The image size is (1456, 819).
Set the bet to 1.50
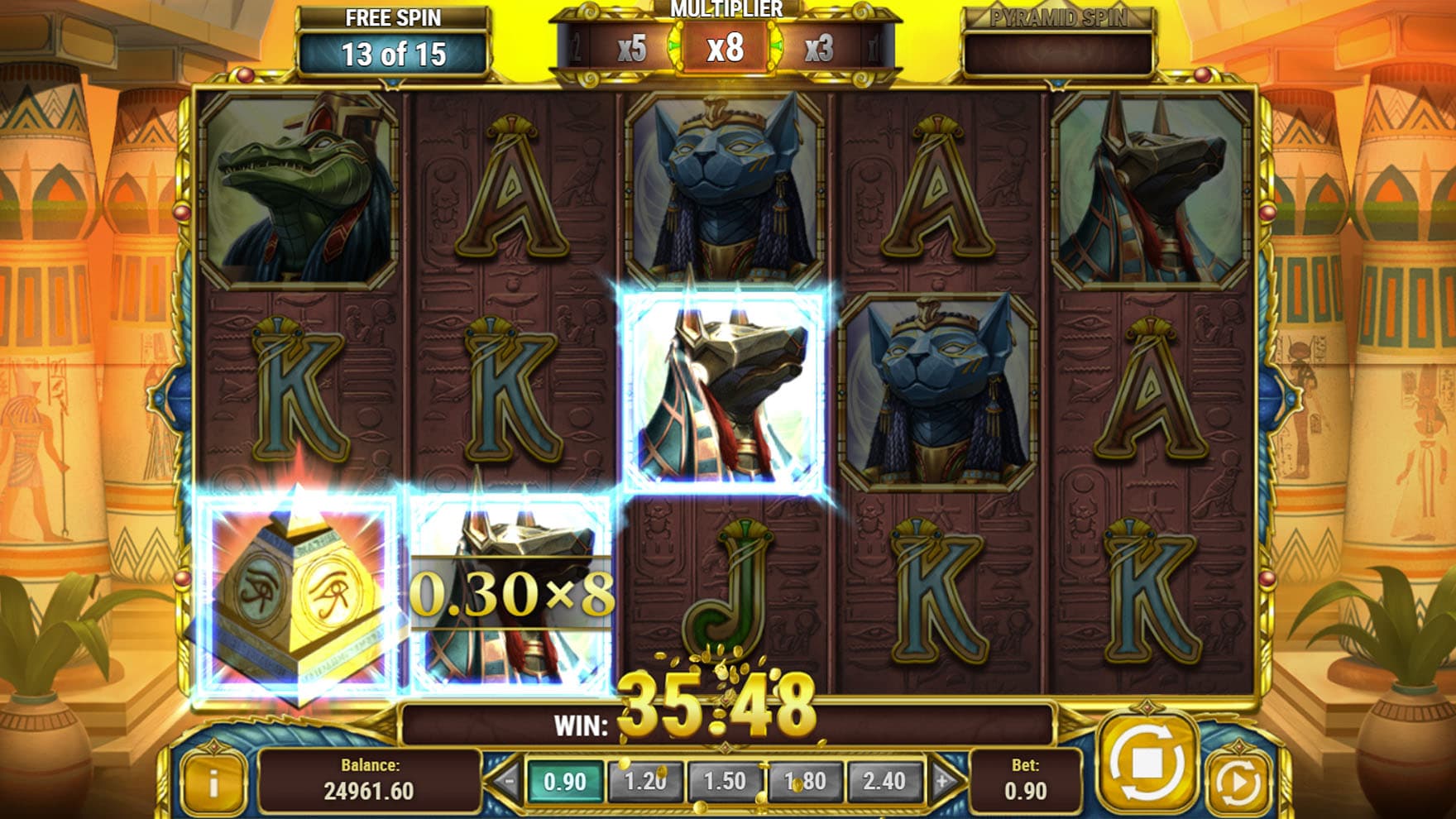pos(725,782)
